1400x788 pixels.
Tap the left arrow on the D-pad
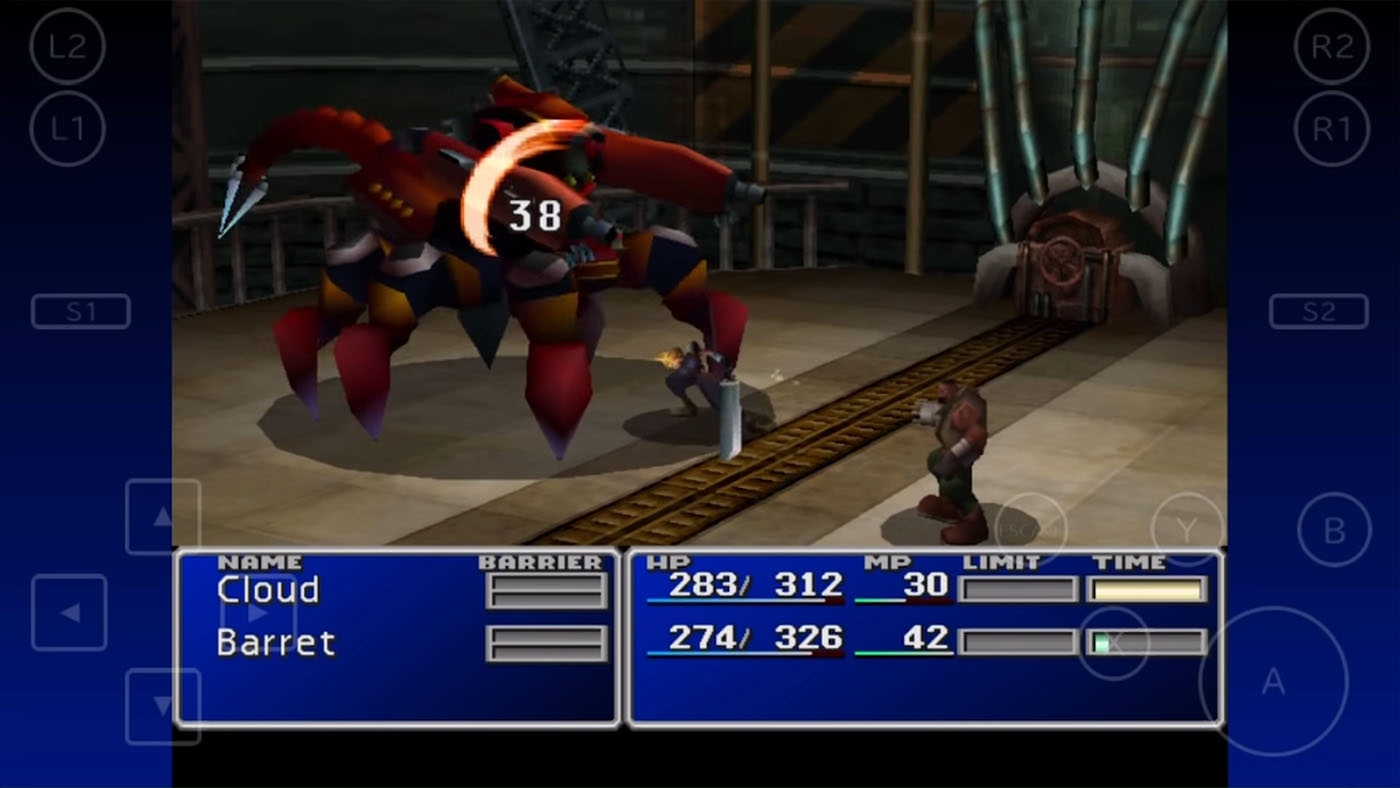pos(69,612)
